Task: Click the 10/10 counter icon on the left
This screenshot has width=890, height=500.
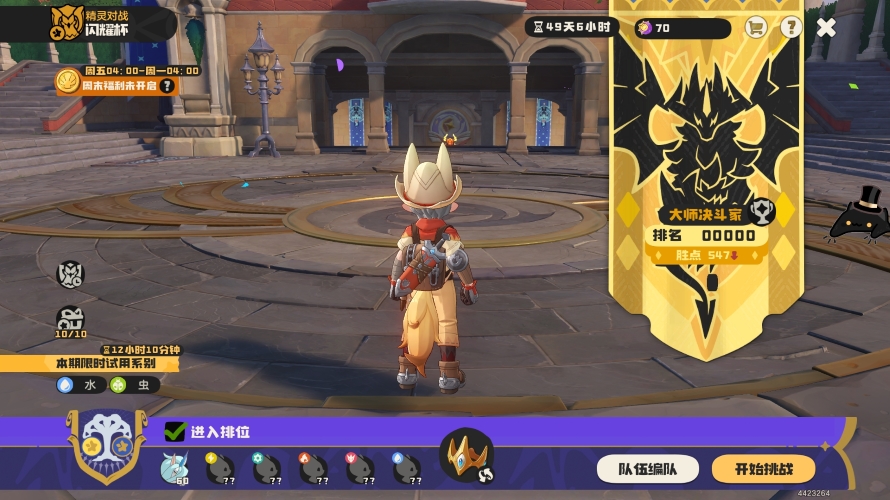Action: [70, 321]
